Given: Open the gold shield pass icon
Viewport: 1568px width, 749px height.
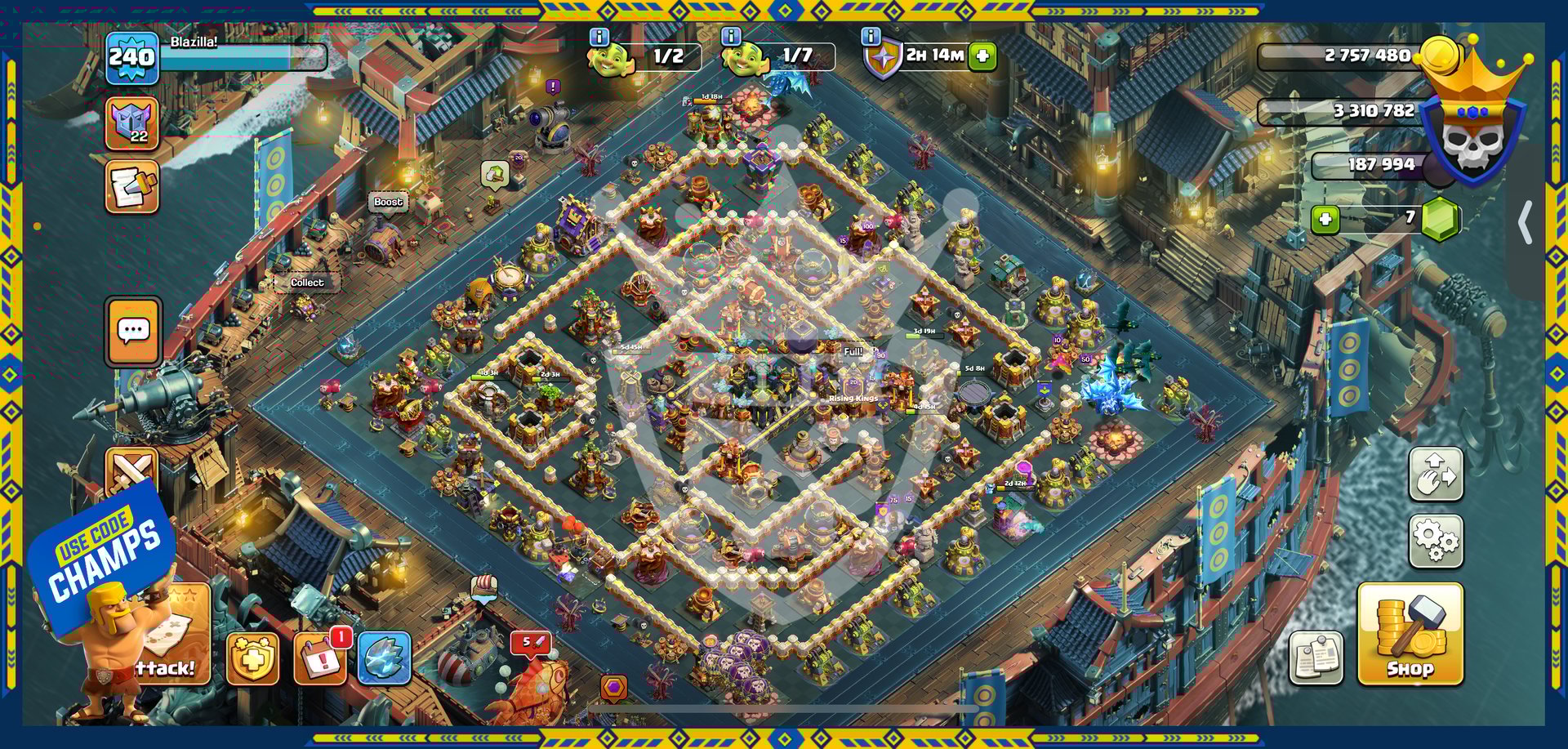Looking at the screenshot, I should click(252, 658).
